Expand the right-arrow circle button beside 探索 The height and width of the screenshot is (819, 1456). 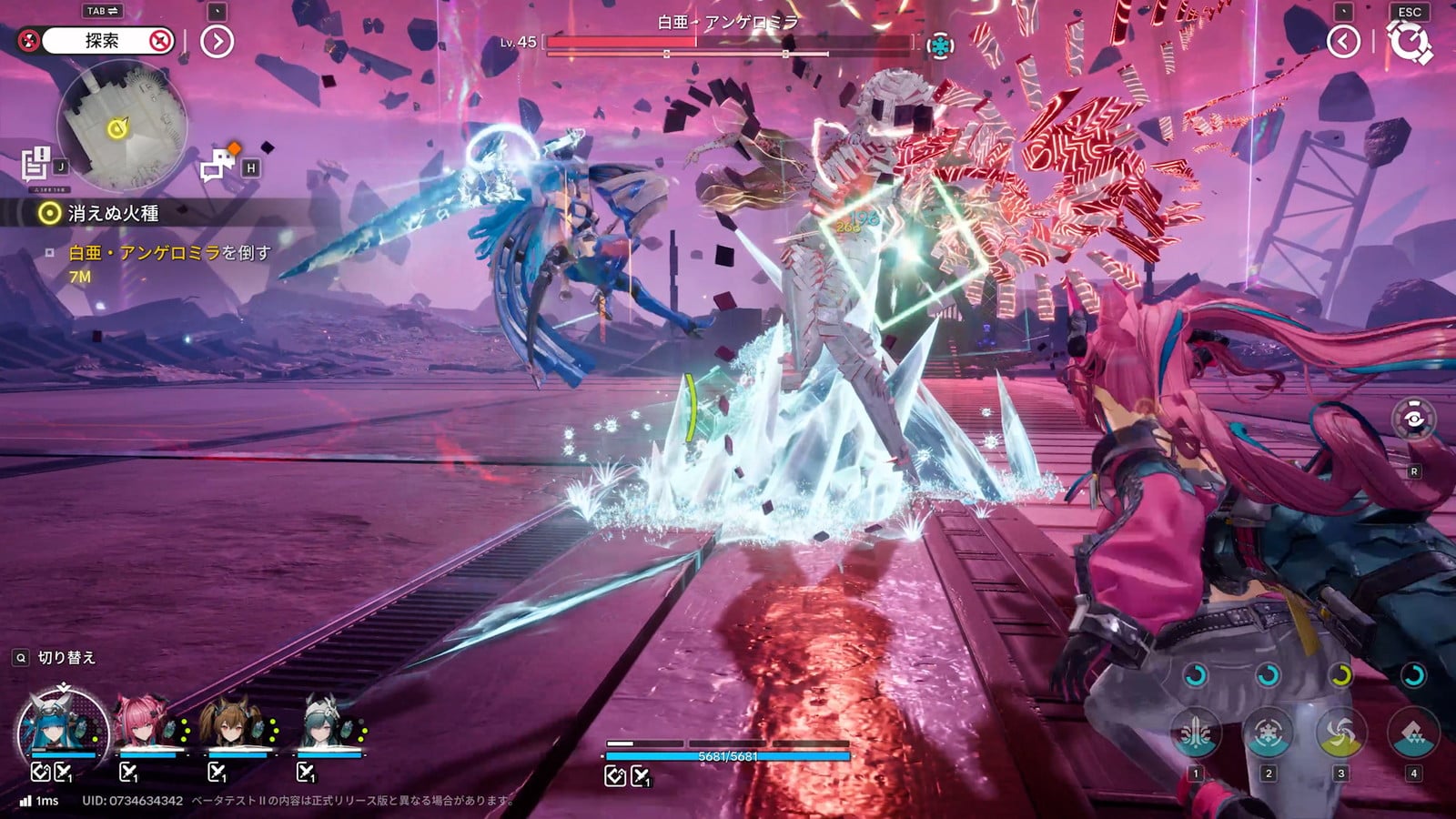217,41
